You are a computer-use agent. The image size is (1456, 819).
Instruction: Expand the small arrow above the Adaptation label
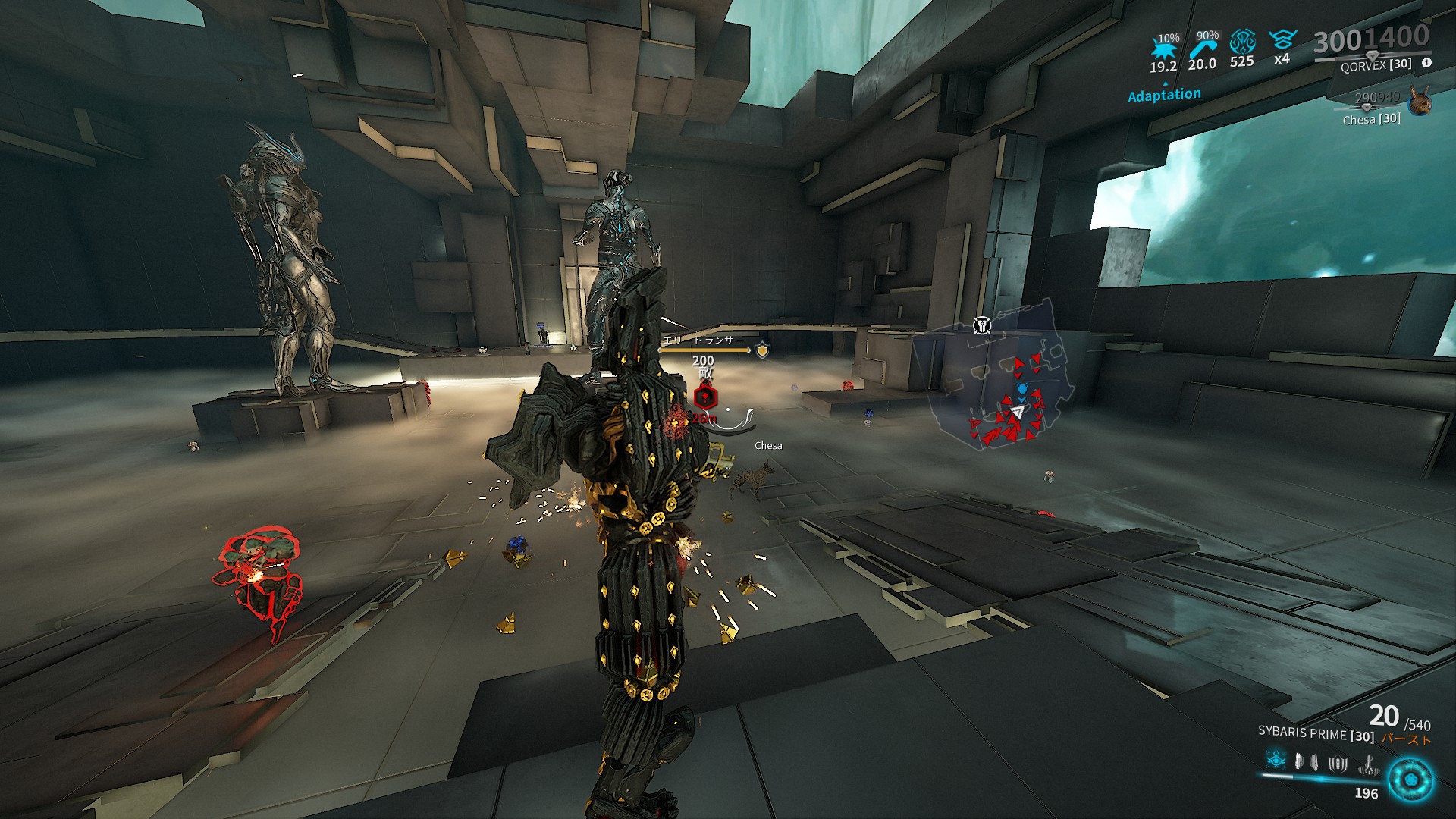tap(1166, 83)
